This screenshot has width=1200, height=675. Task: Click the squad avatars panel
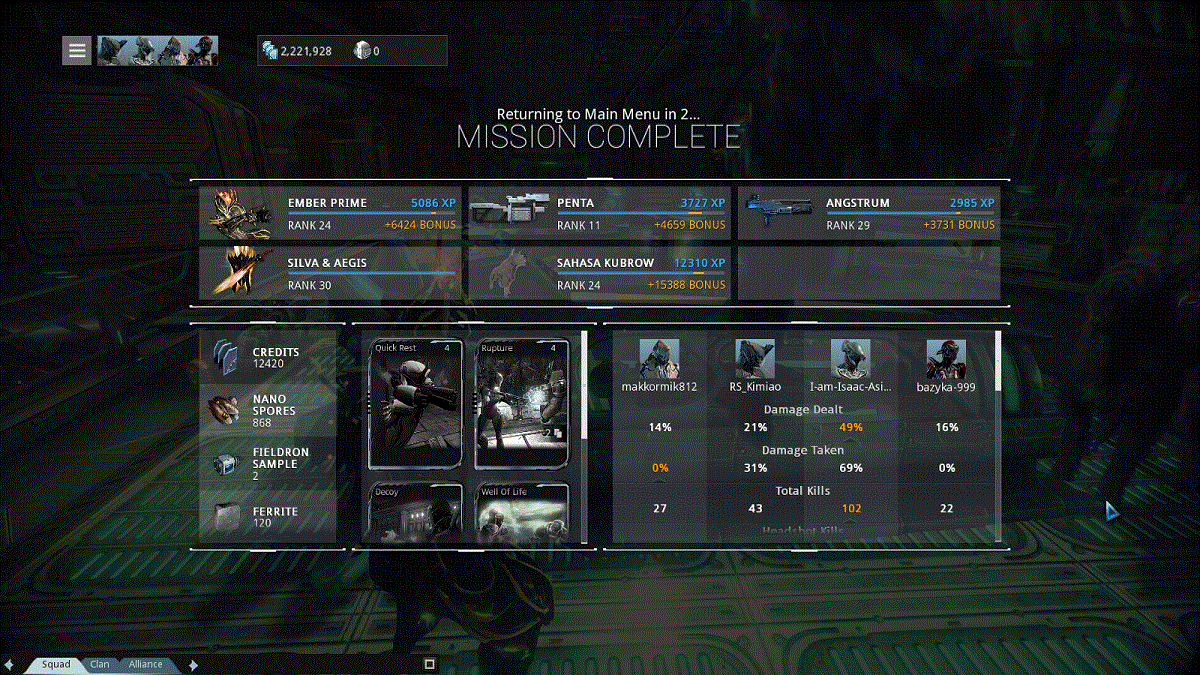[157, 50]
